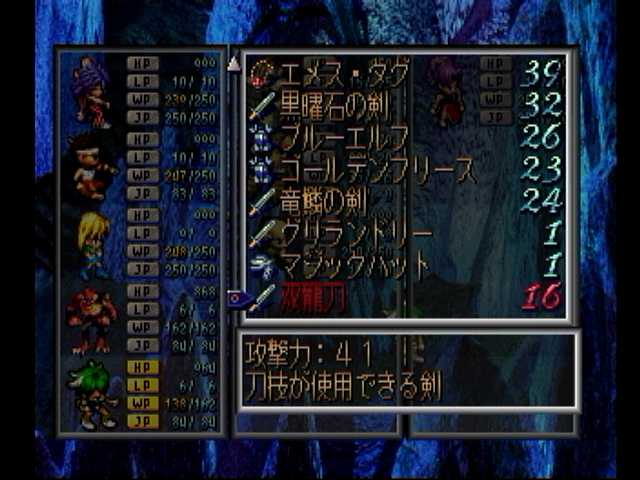Select the blonde-haired party member
The width and height of the screenshot is (640, 480).
92,244
